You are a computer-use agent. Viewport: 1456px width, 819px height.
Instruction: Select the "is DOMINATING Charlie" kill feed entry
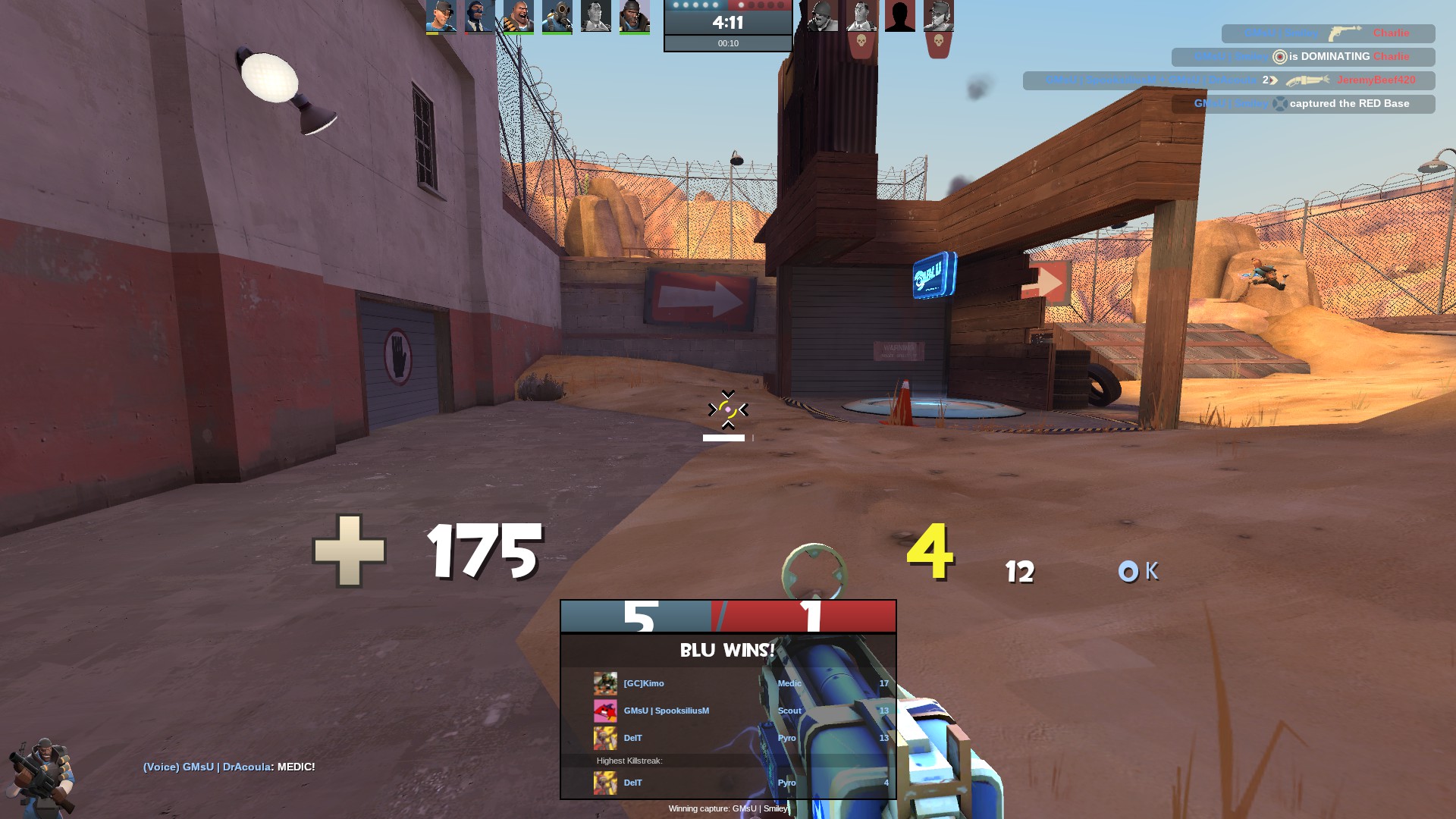coord(1303,57)
